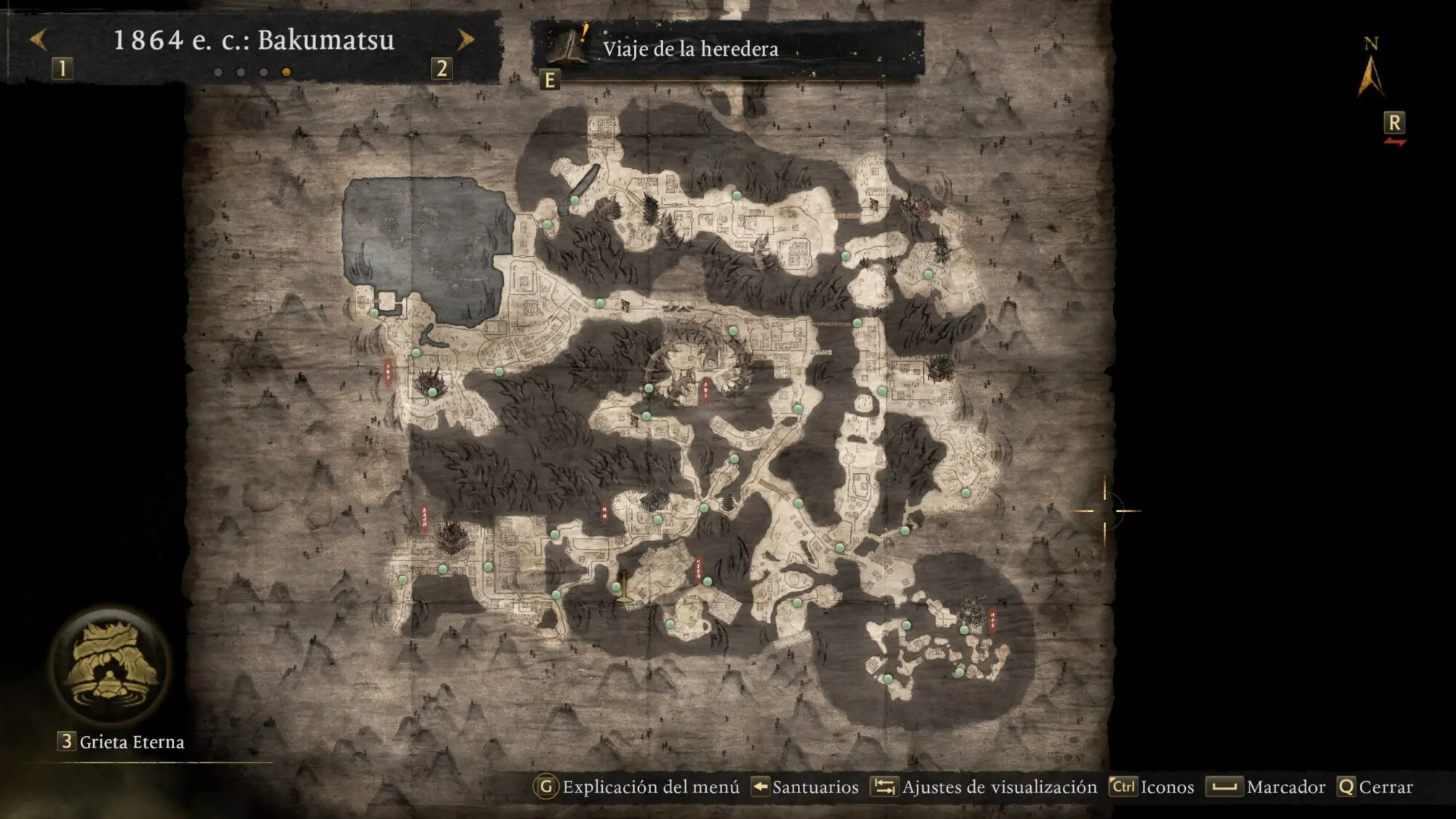This screenshot has width=1456, height=819.
Task: Place a Marcador on the map
Action: 1266,787
